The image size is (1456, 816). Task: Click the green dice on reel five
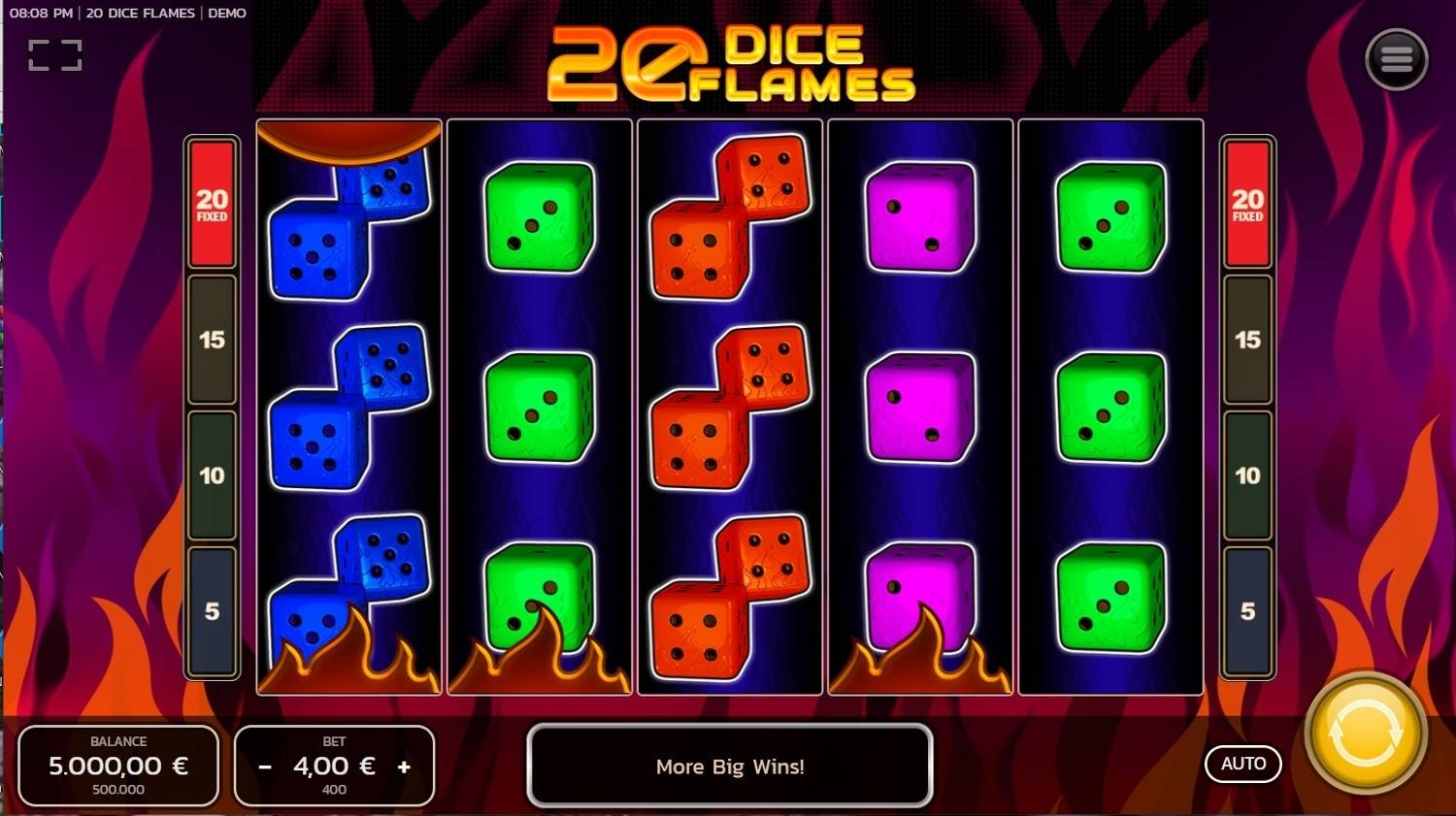[x=1110, y=408]
